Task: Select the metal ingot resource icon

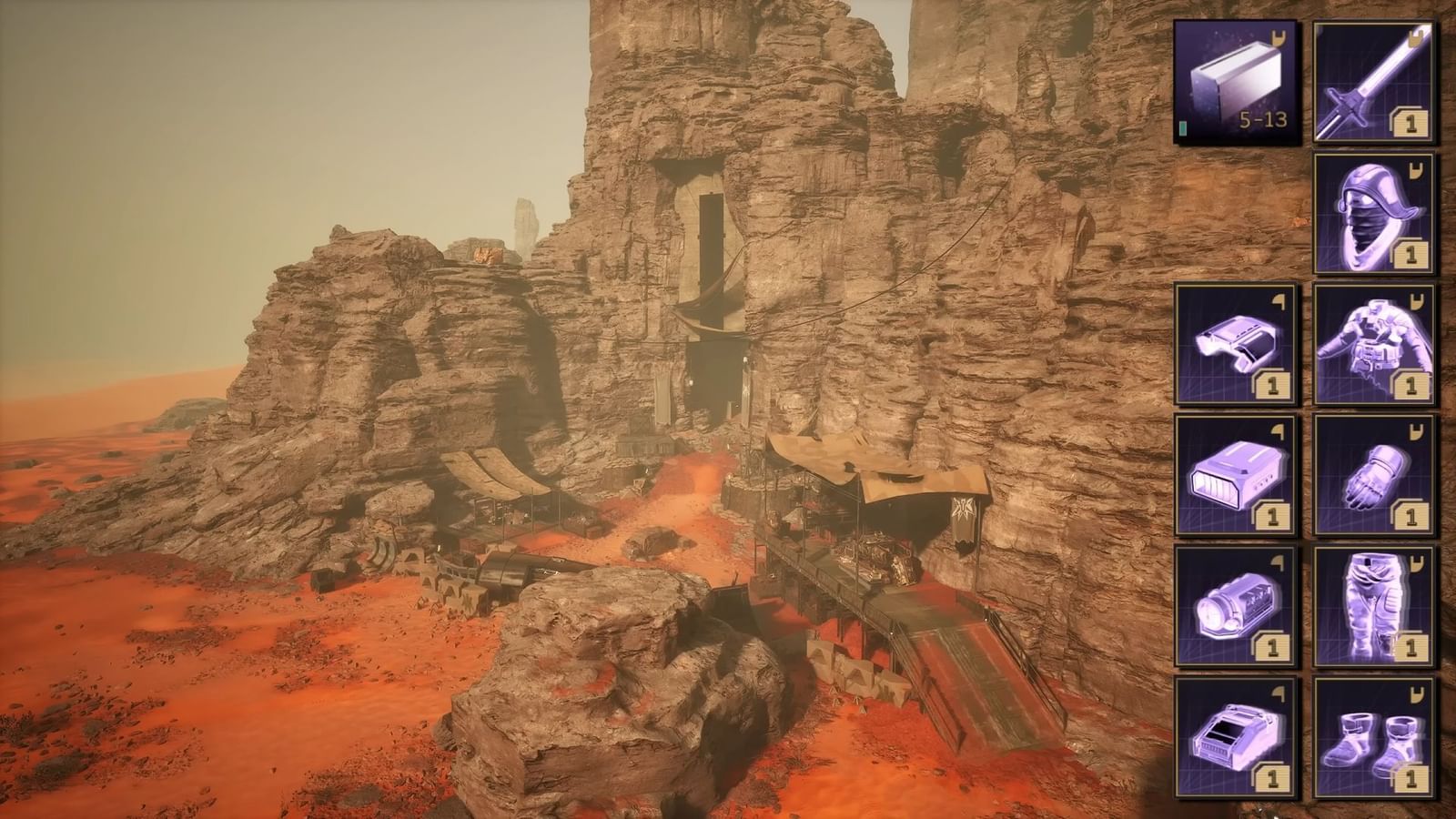Action: pyautogui.click(x=1235, y=82)
